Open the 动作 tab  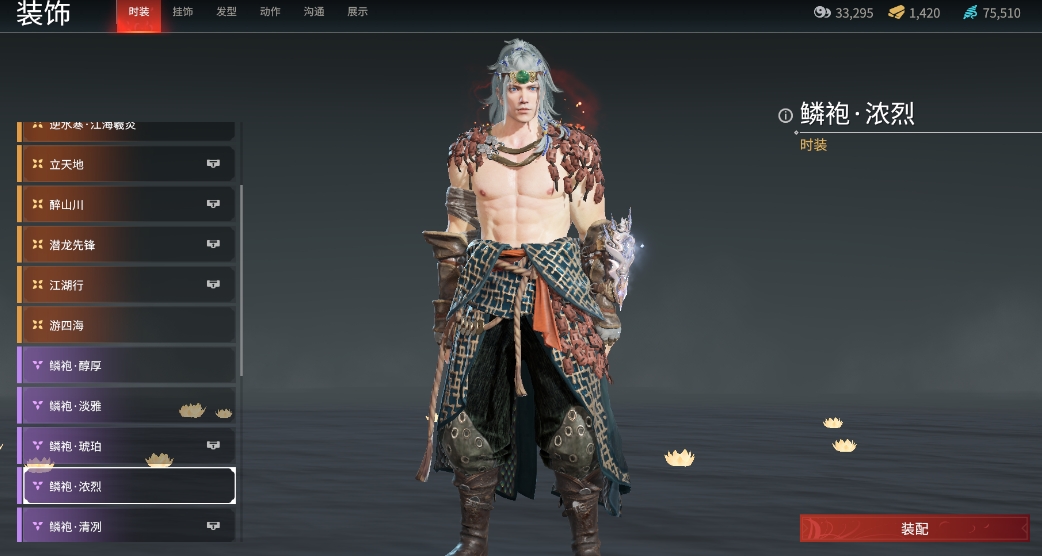270,12
